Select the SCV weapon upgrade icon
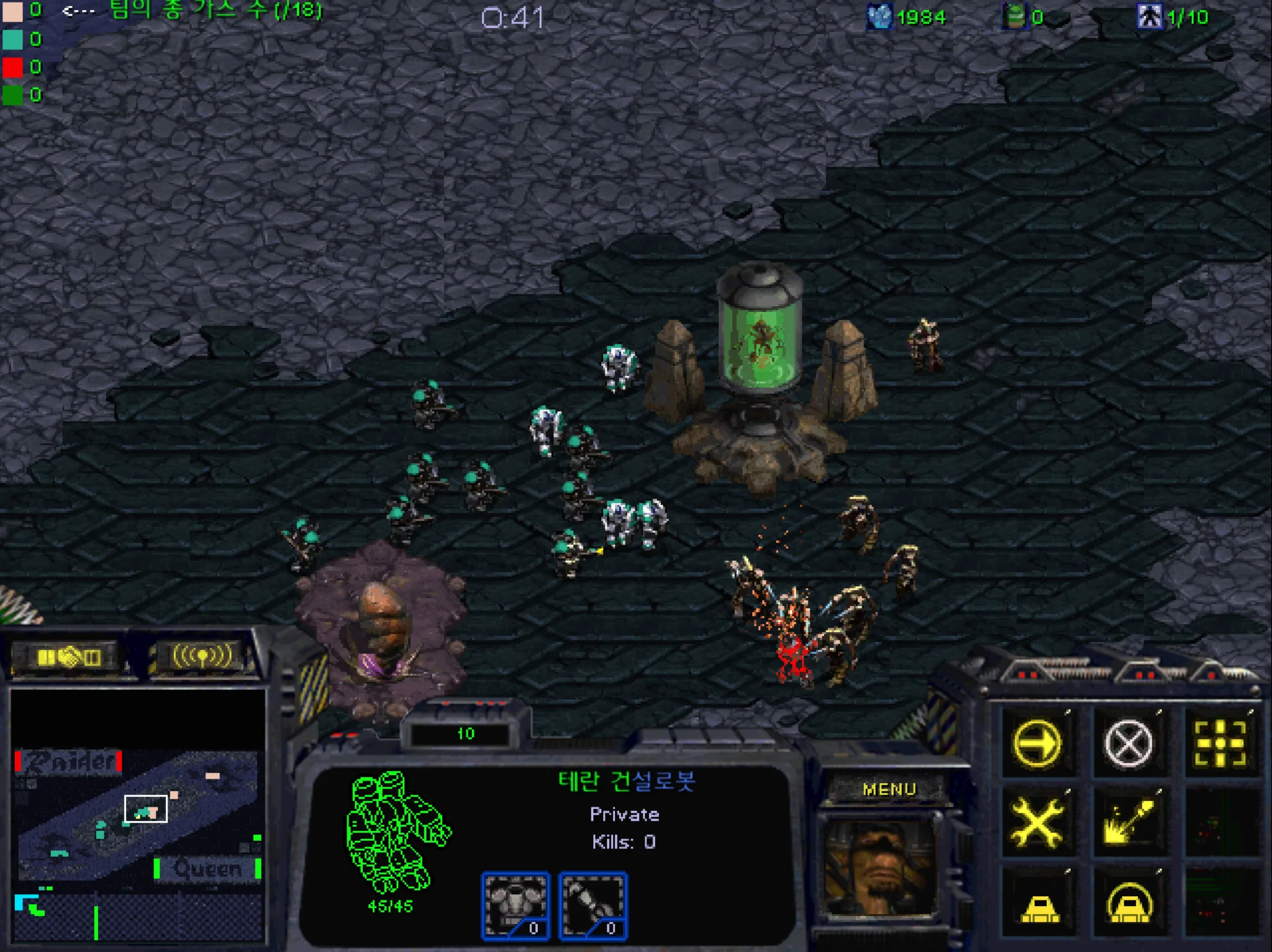Image resolution: width=1272 pixels, height=952 pixels. (593, 905)
